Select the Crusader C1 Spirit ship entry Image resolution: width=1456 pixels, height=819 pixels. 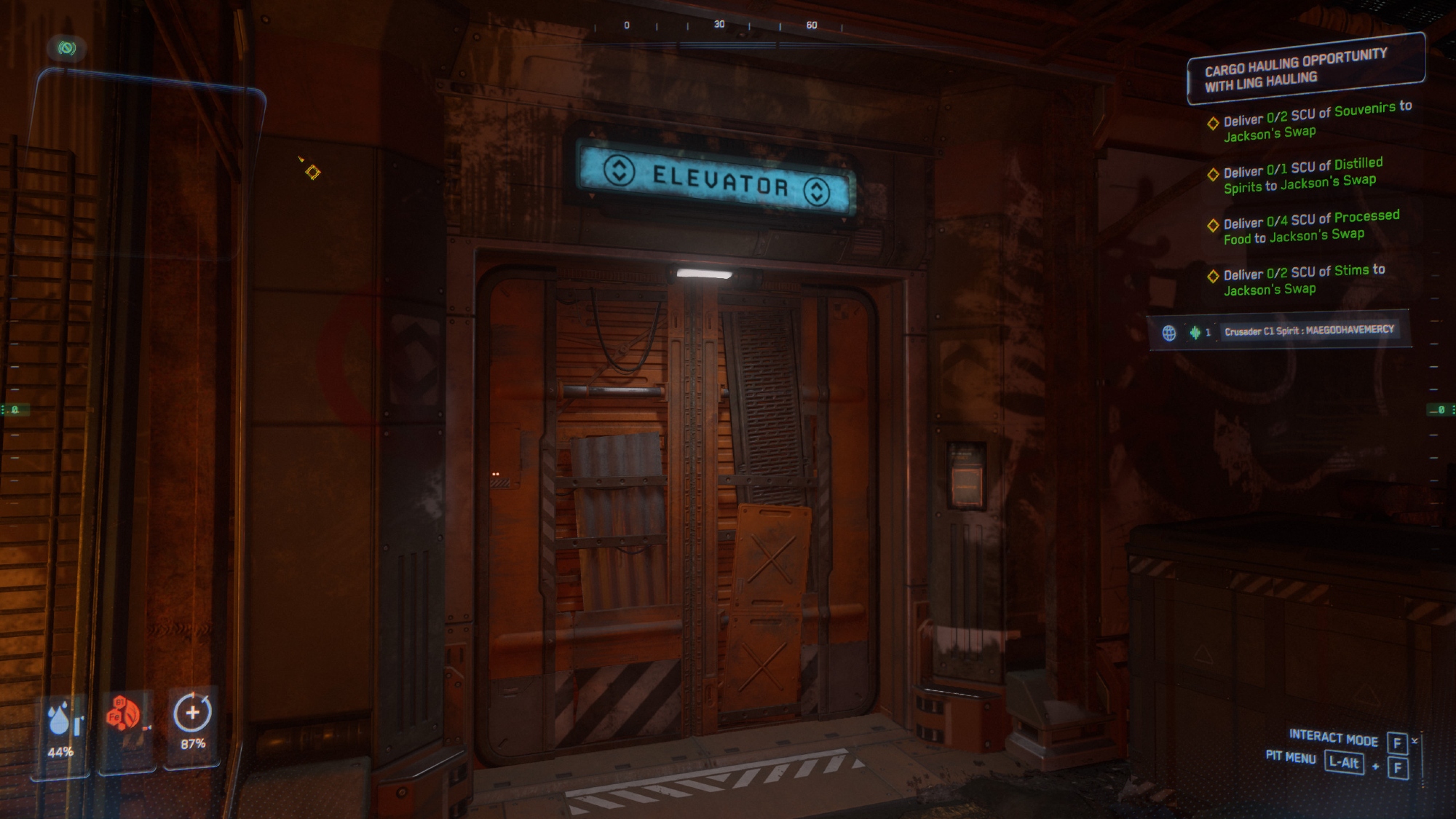[1308, 331]
